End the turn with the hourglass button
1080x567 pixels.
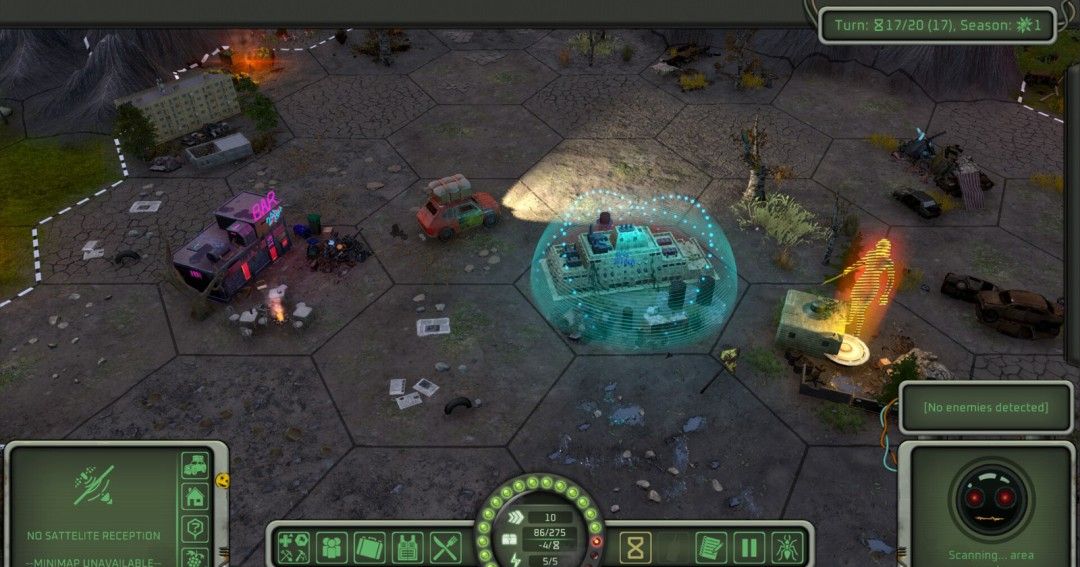pyautogui.click(x=635, y=547)
